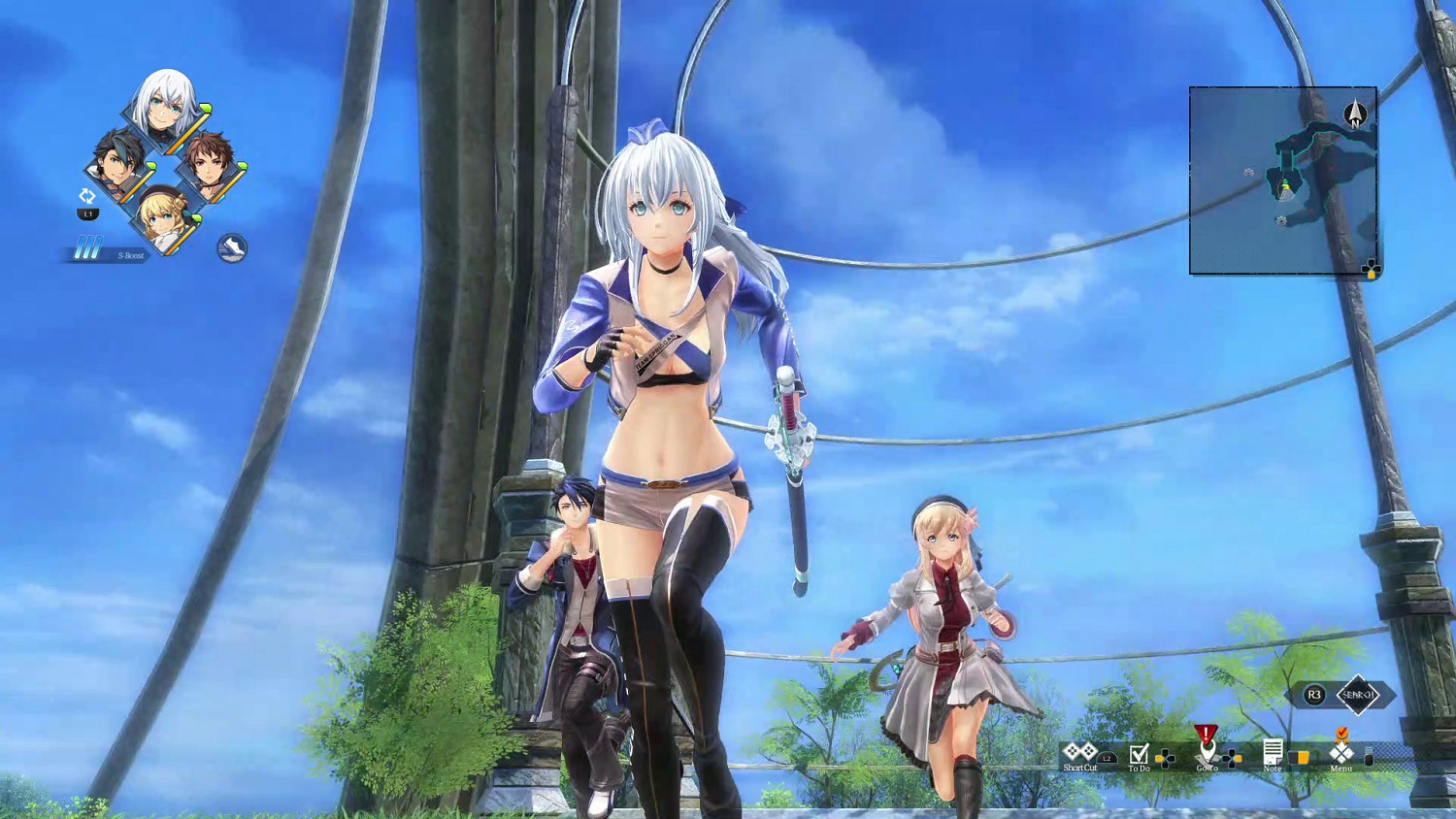Click the red exclamation marker above Go To
1456x819 pixels.
(1207, 733)
